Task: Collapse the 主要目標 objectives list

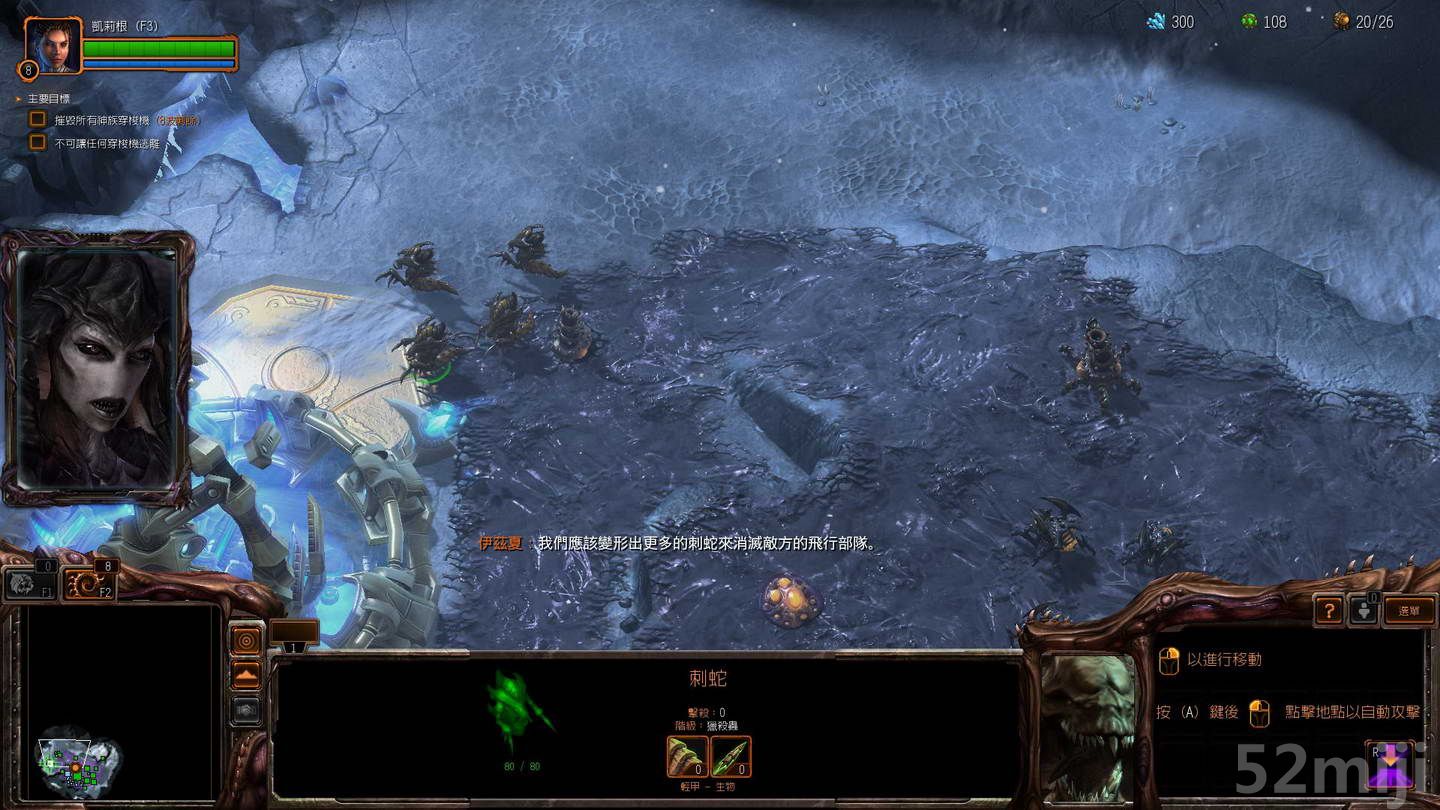Action: 17,98
